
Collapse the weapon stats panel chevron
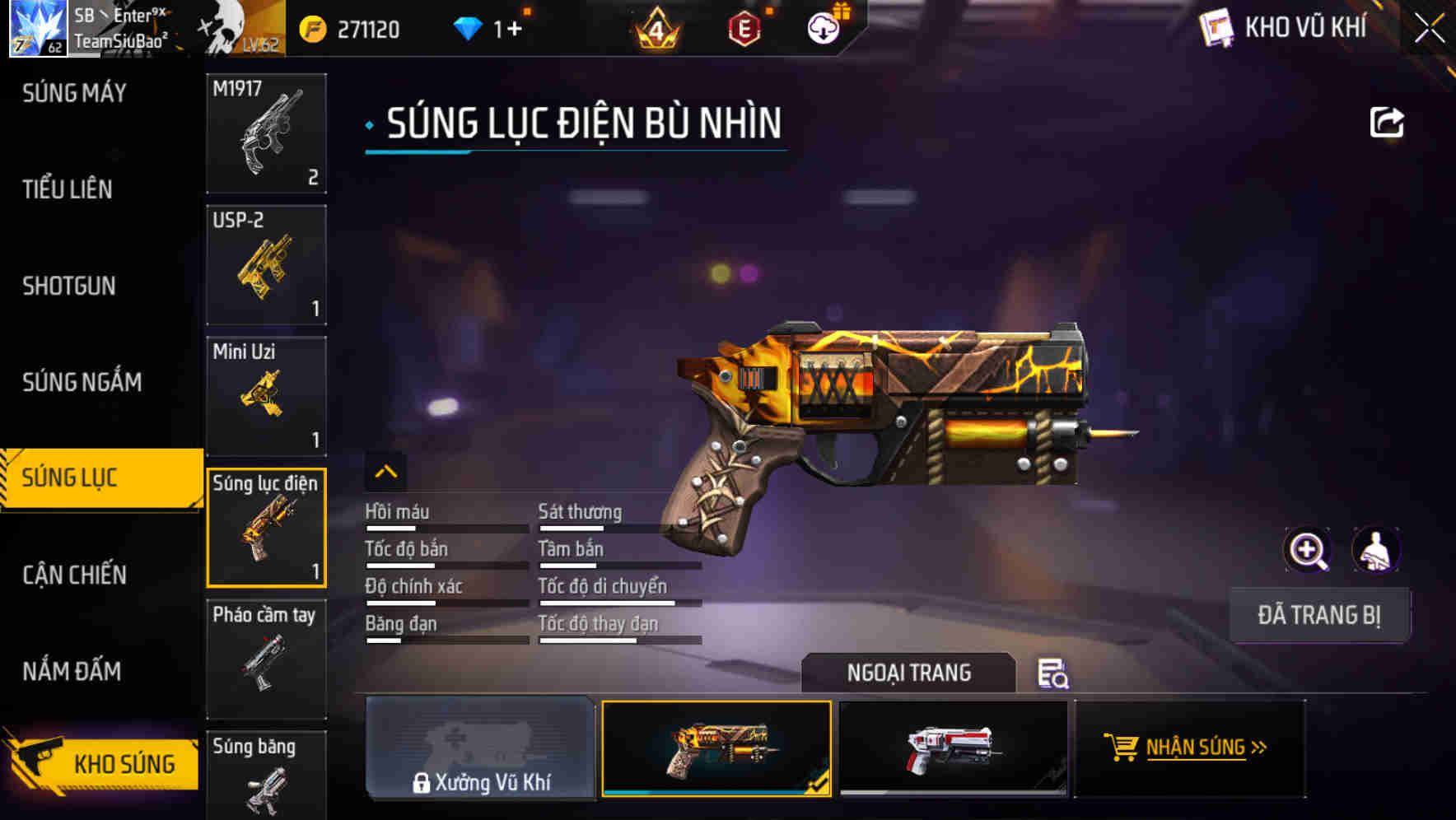(x=385, y=472)
